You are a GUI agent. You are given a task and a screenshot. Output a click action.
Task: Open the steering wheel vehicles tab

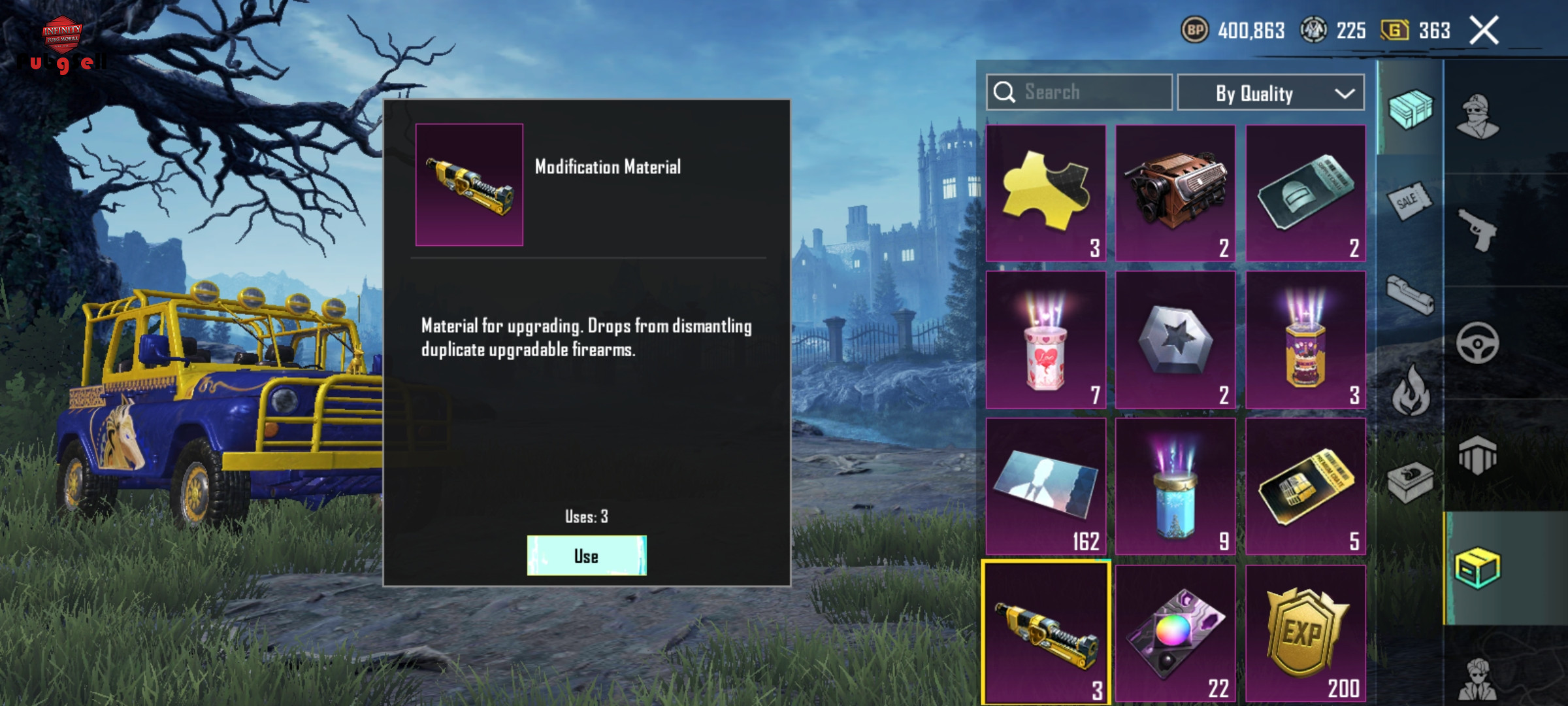(1477, 343)
